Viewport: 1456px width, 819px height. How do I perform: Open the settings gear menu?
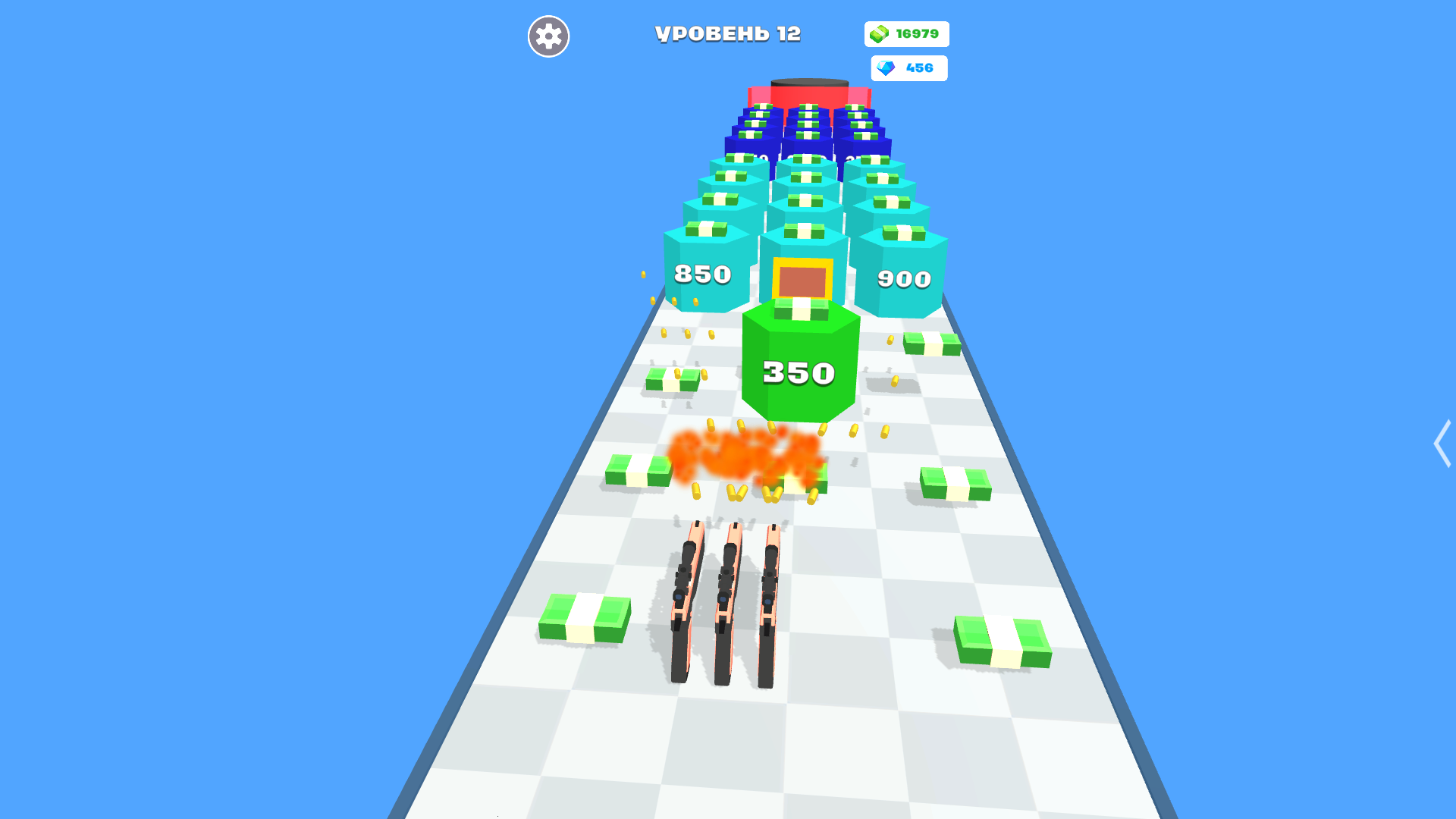pos(548,36)
